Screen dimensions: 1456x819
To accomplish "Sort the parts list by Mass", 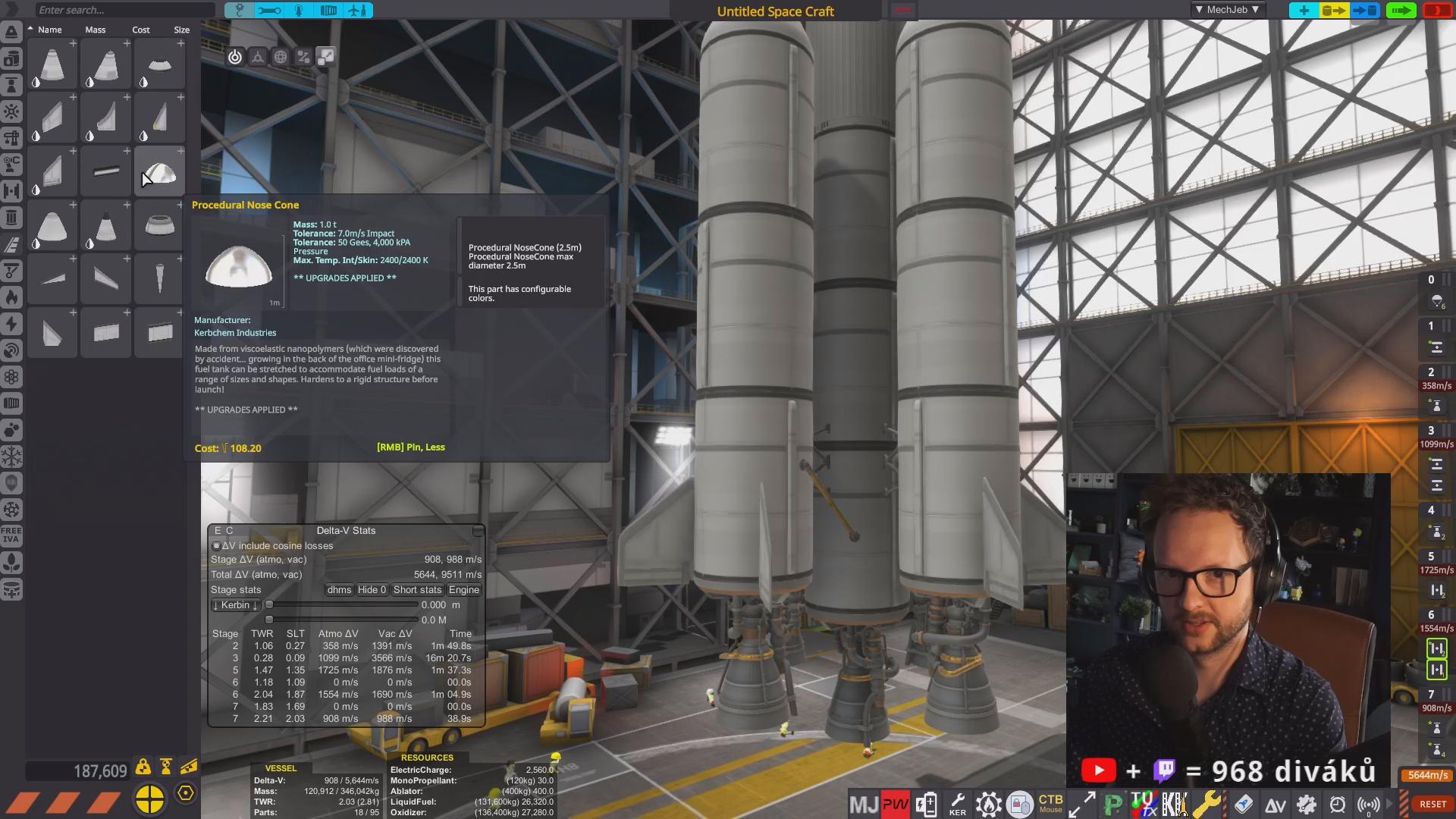I will pyautogui.click(x=96, y=30).
